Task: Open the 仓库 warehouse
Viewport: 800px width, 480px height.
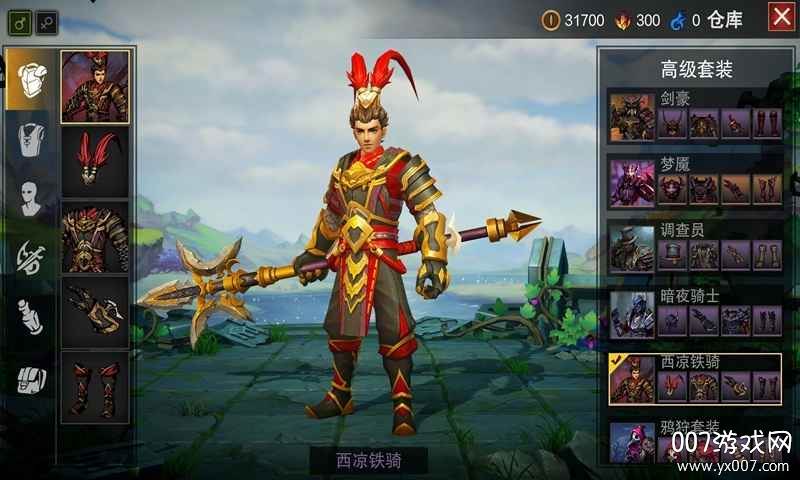Action: (x=725, y=20)
